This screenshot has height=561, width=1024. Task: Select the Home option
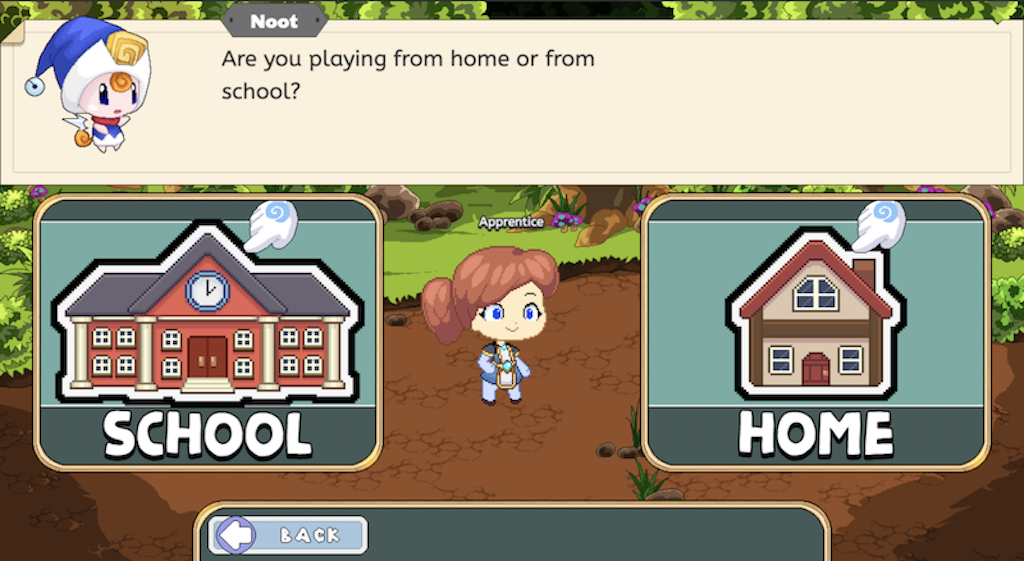(x=815, y=332)
